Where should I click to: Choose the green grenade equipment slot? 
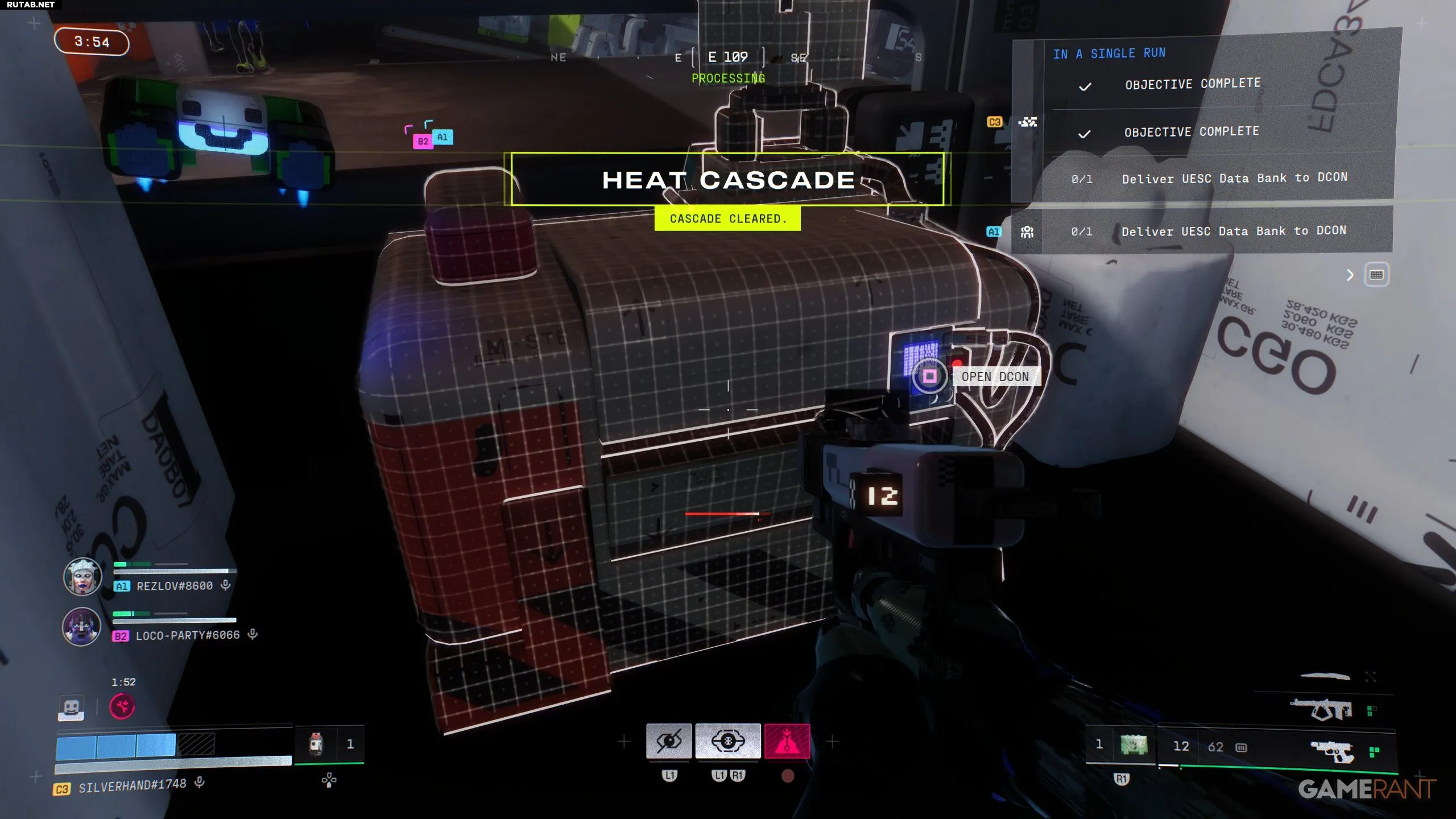click(1134, 744)
